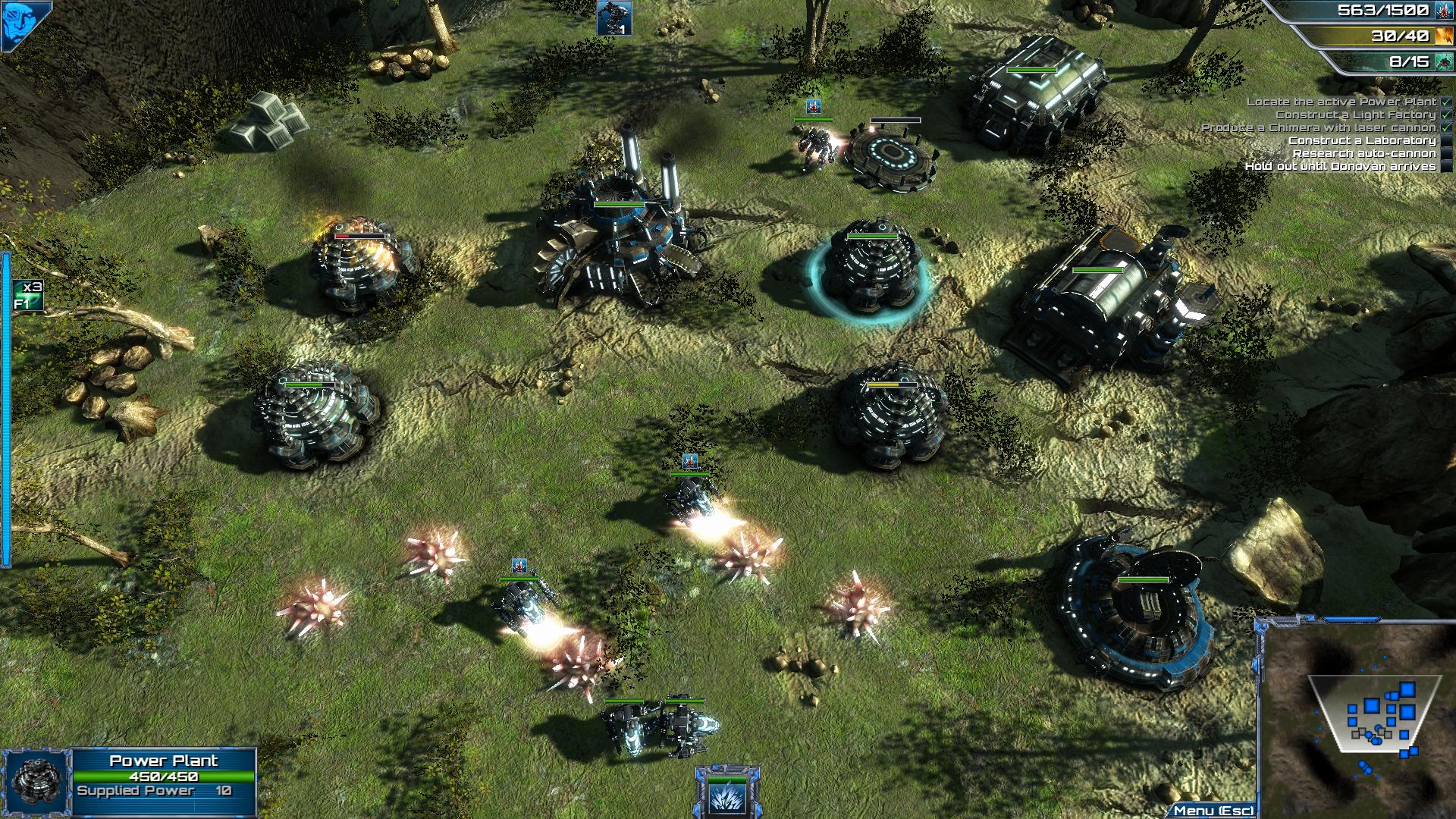Viewport: 1456px width, 819px height.
Task: Click the minimap in the corner
Action: click(1357, 717)
